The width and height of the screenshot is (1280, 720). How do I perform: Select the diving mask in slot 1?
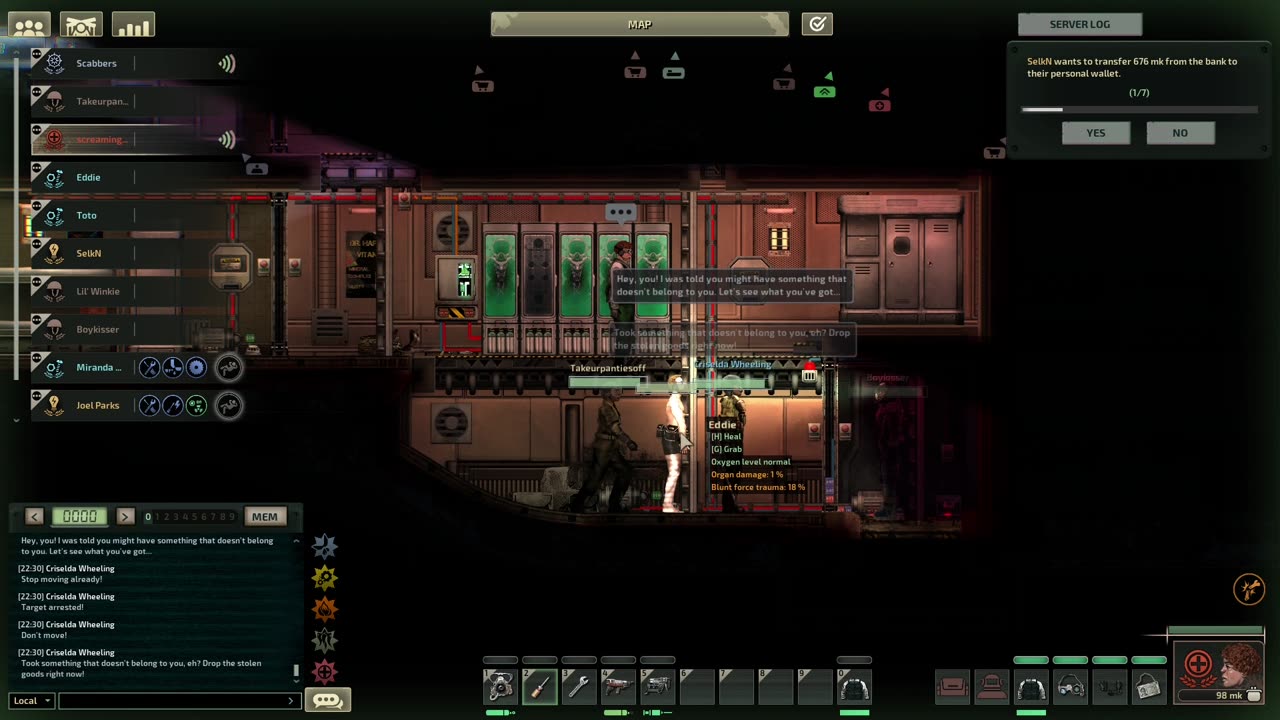coord(501,686)
